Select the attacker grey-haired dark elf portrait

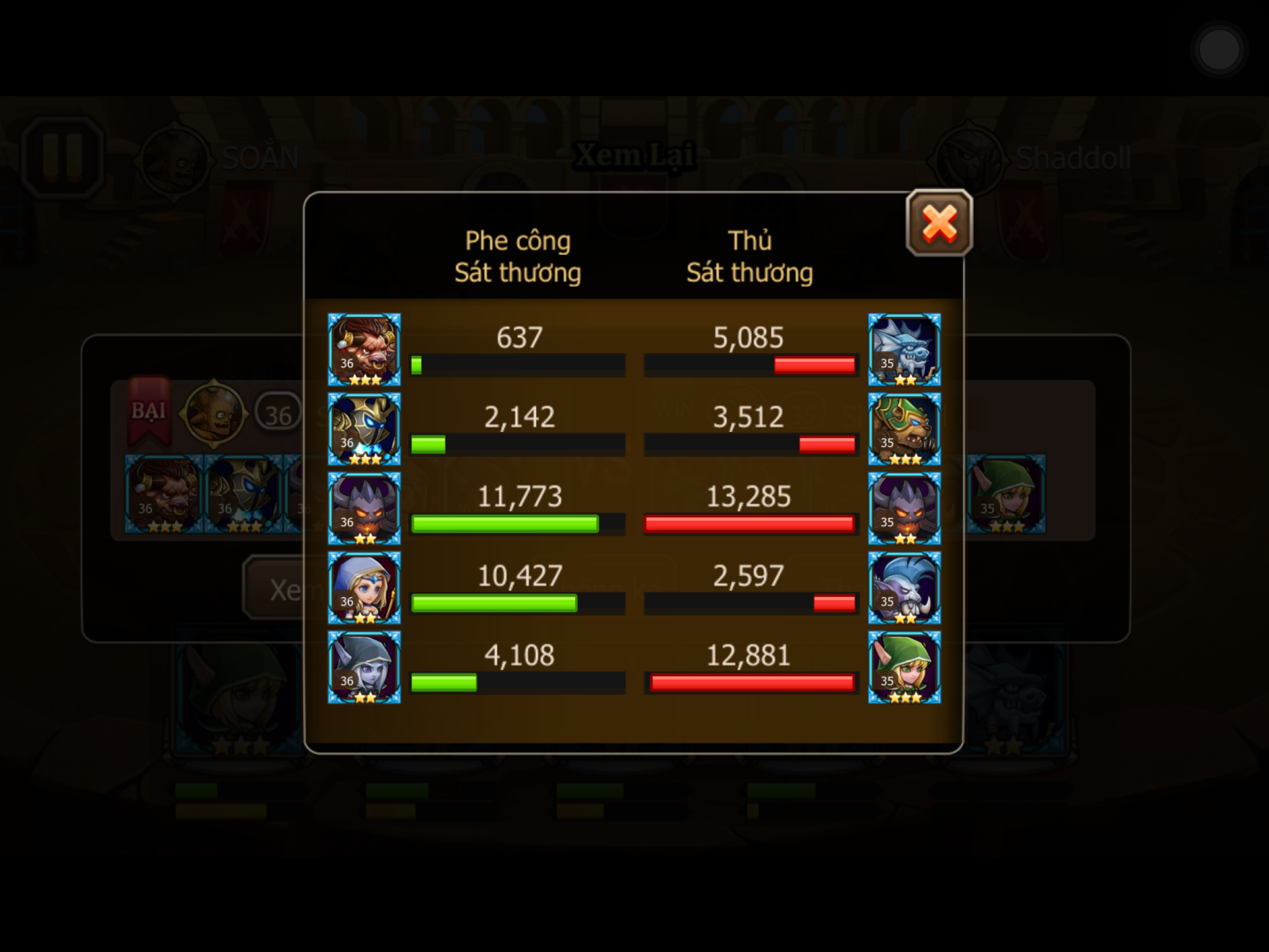364,667
